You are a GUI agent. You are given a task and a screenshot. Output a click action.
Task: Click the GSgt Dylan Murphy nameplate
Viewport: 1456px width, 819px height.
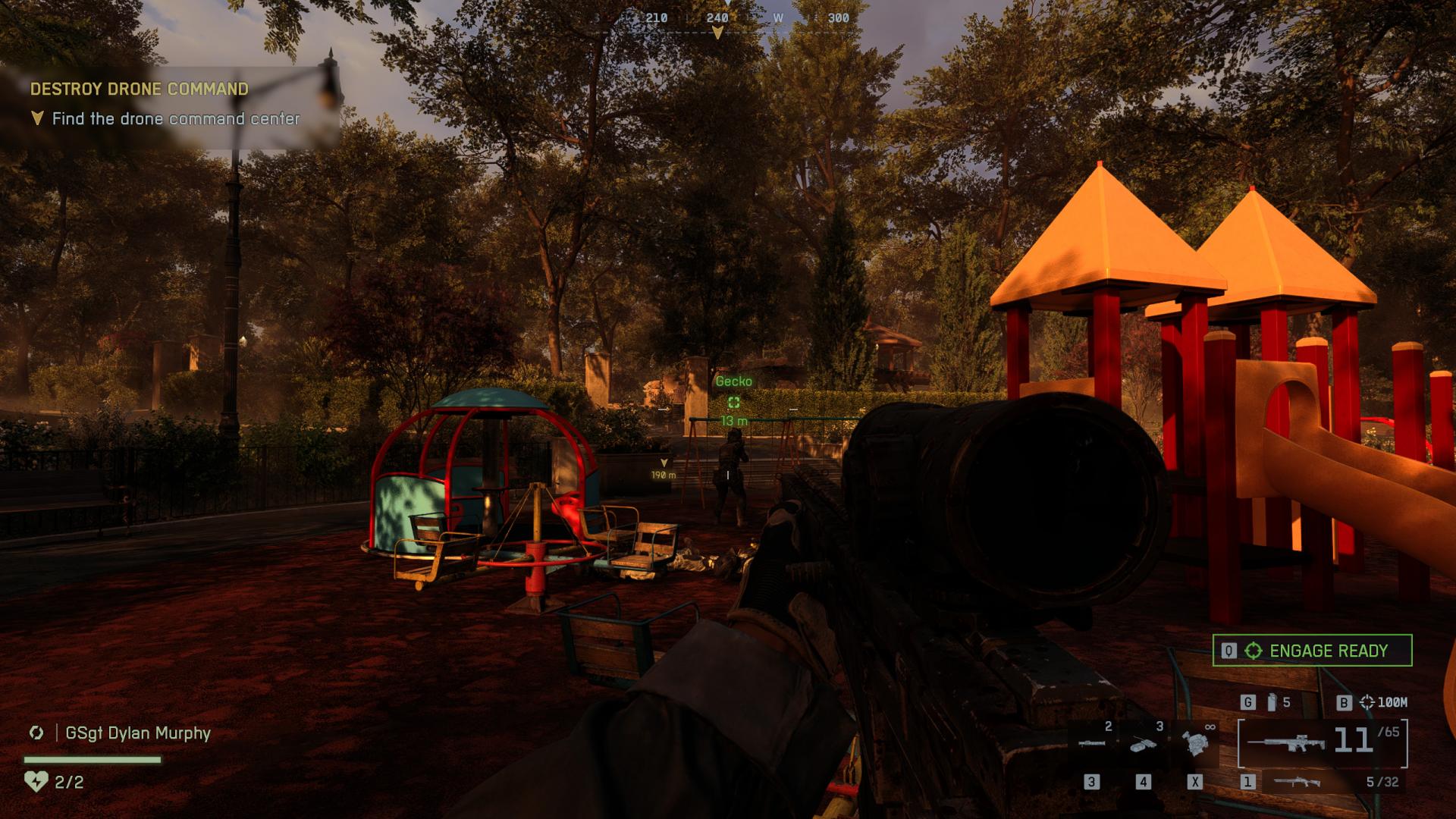click(x=138, y=733)
